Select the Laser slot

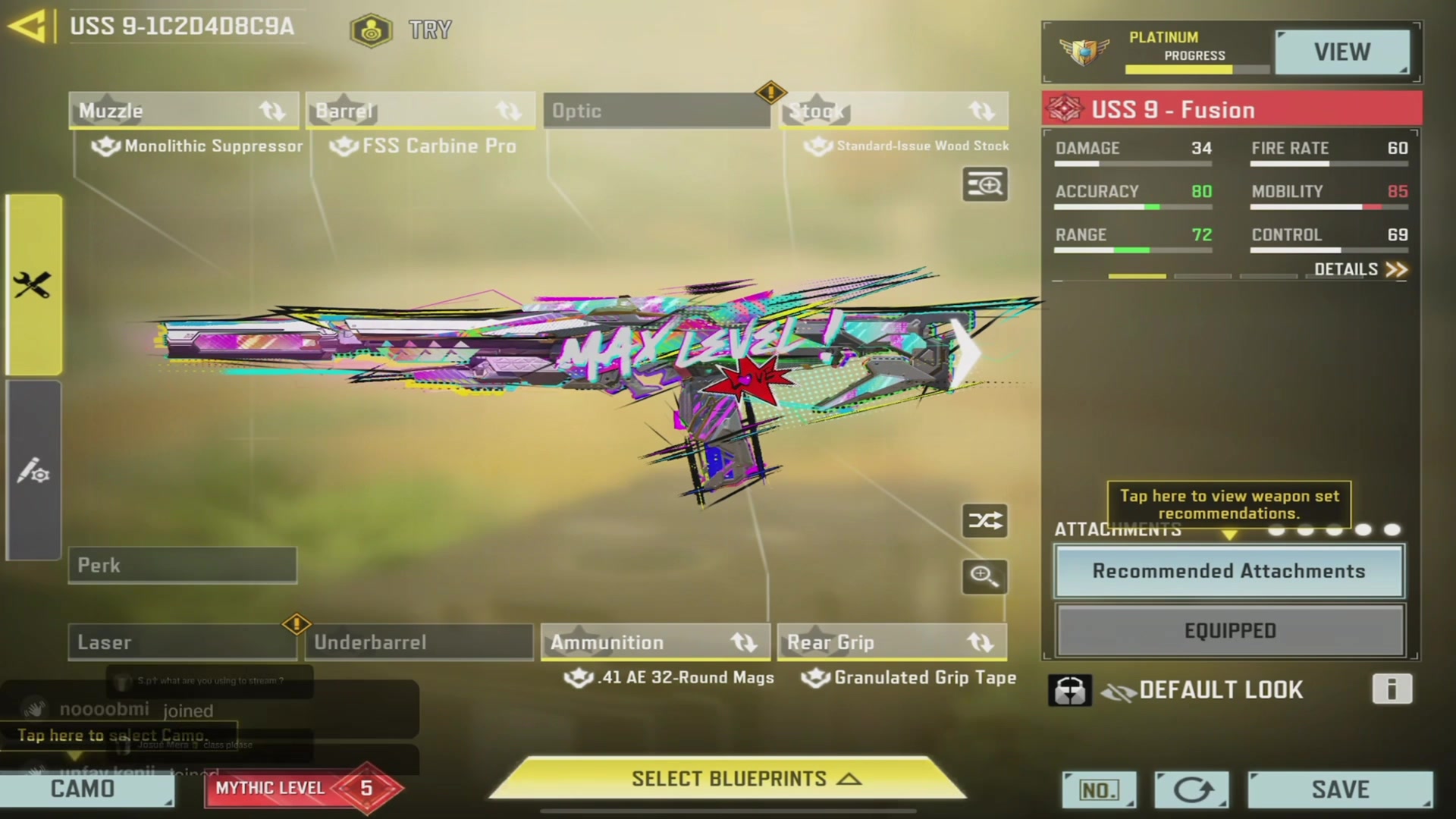182,642
